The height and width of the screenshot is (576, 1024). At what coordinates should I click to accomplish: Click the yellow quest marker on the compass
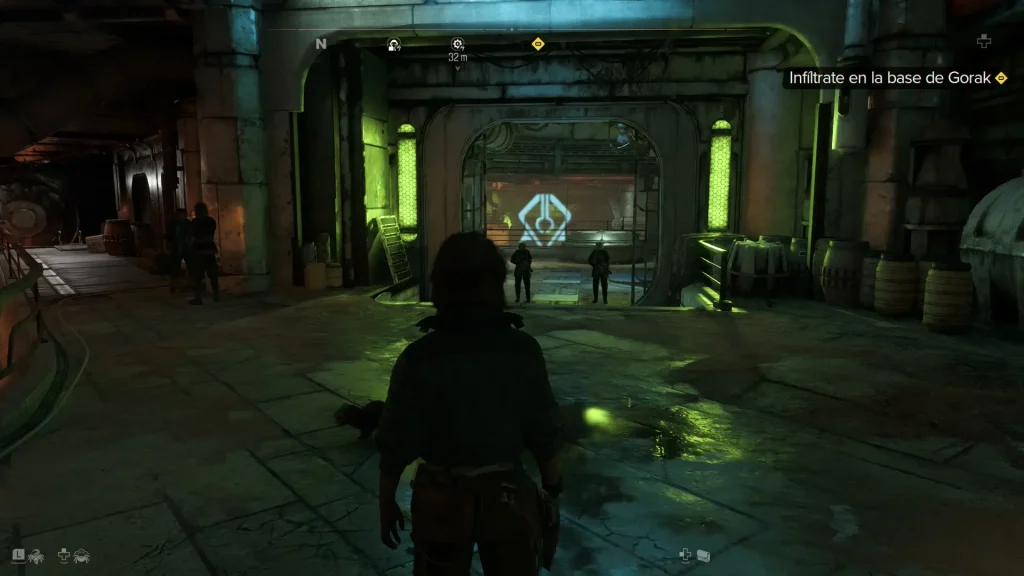pyautogui.click(x=538, y=43)
